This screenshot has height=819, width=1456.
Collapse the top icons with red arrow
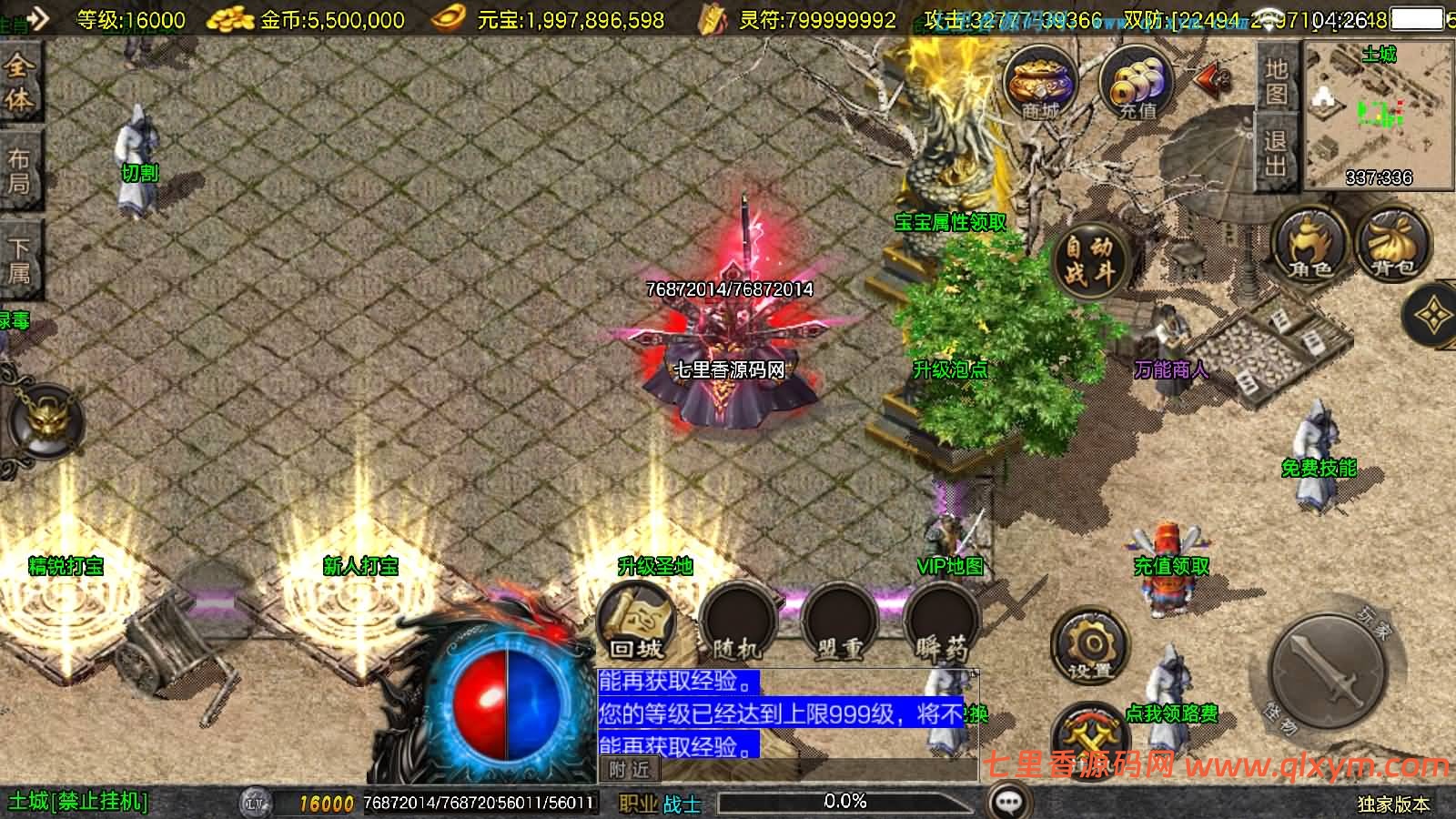tap(1211, 81)
